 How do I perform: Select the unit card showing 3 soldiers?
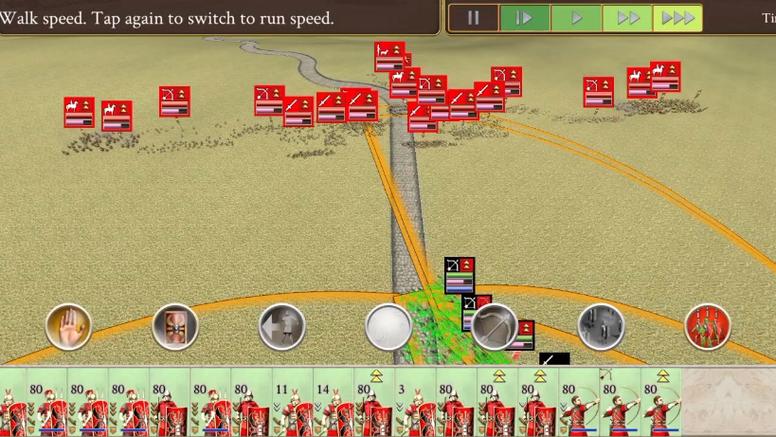pyautogui.click(x=413, y=402)
